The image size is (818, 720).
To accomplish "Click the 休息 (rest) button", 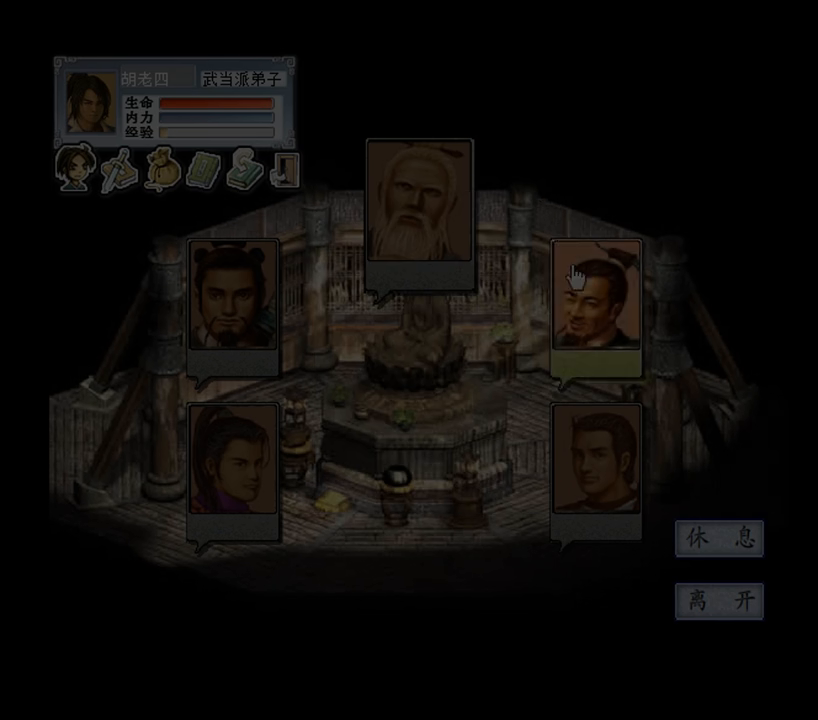I will (719, 538).
